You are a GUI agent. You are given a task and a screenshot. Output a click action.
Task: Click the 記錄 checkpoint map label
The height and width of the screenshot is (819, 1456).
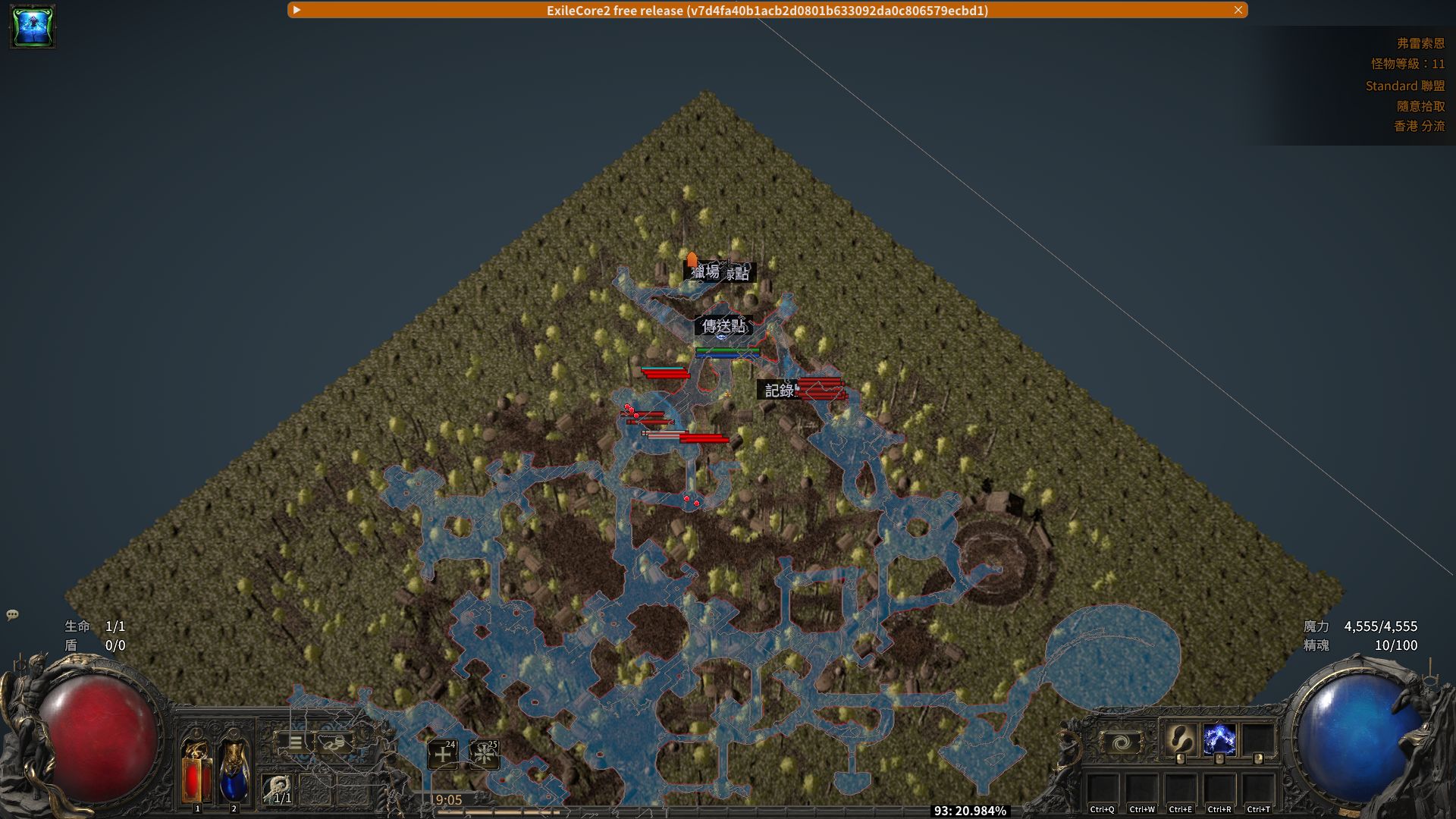(x=779, y=390)
